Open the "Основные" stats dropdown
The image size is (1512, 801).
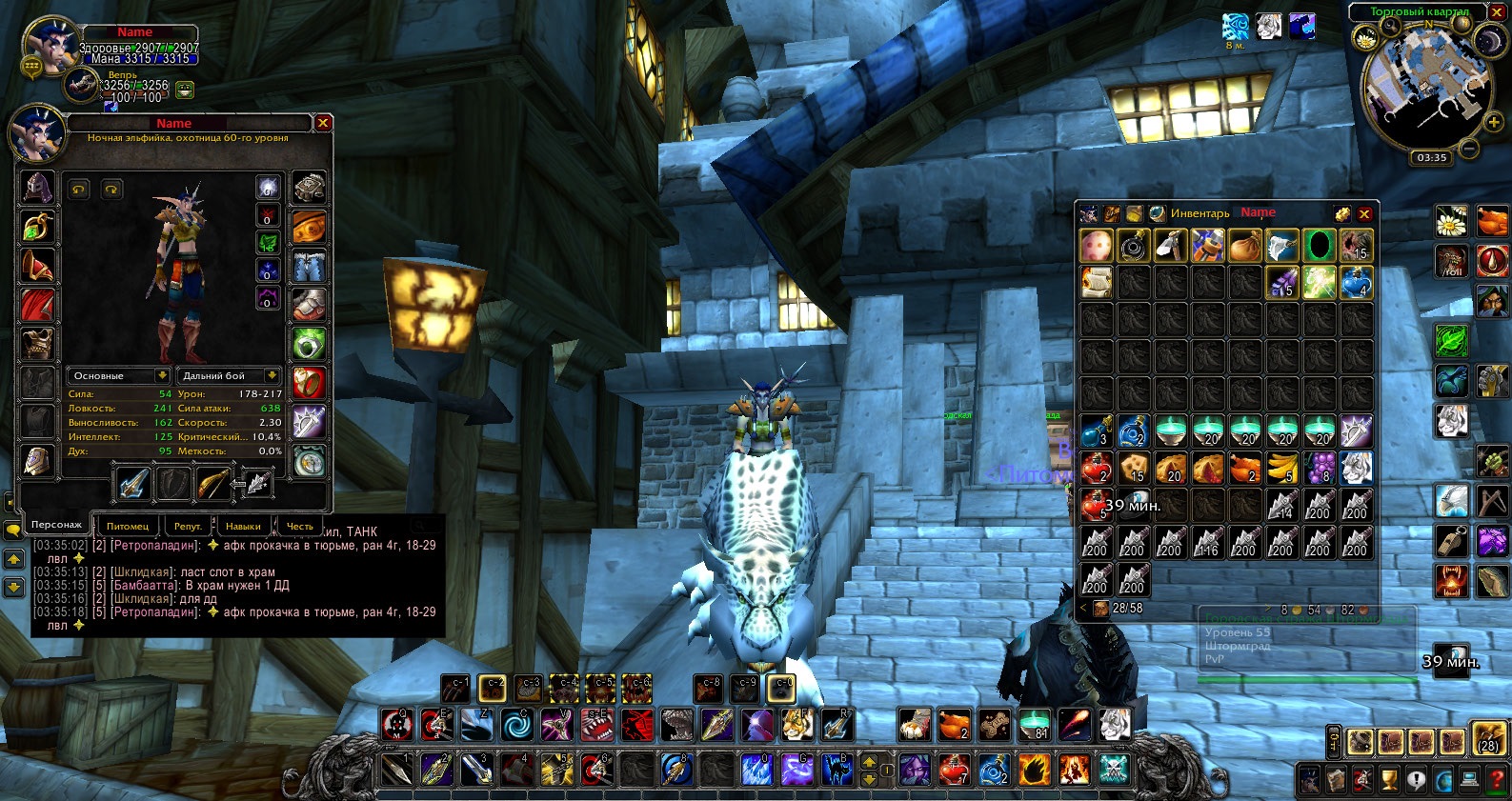[x=119, y=375]
